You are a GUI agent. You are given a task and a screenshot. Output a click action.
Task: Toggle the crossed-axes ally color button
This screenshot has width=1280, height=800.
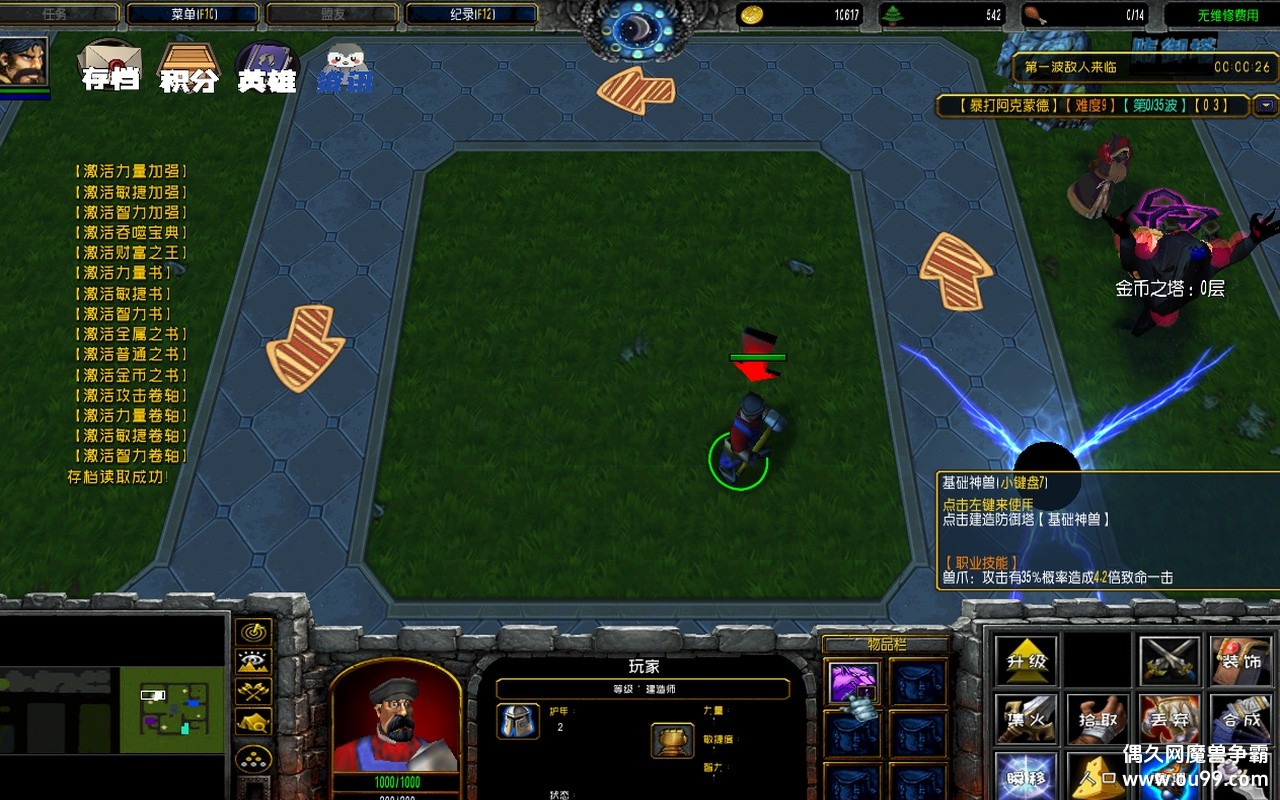click(254, 691)
